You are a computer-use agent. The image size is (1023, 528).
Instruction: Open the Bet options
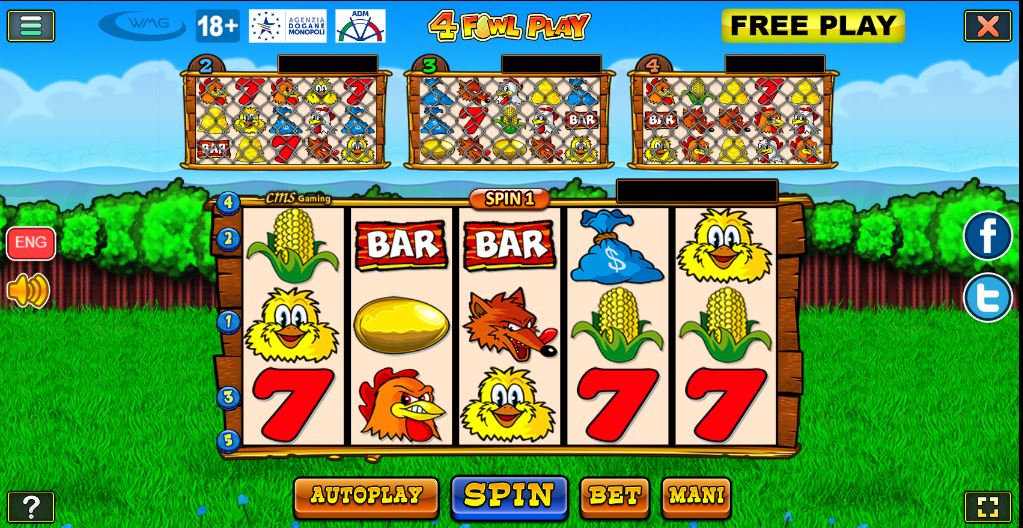(x=614, y=496)
